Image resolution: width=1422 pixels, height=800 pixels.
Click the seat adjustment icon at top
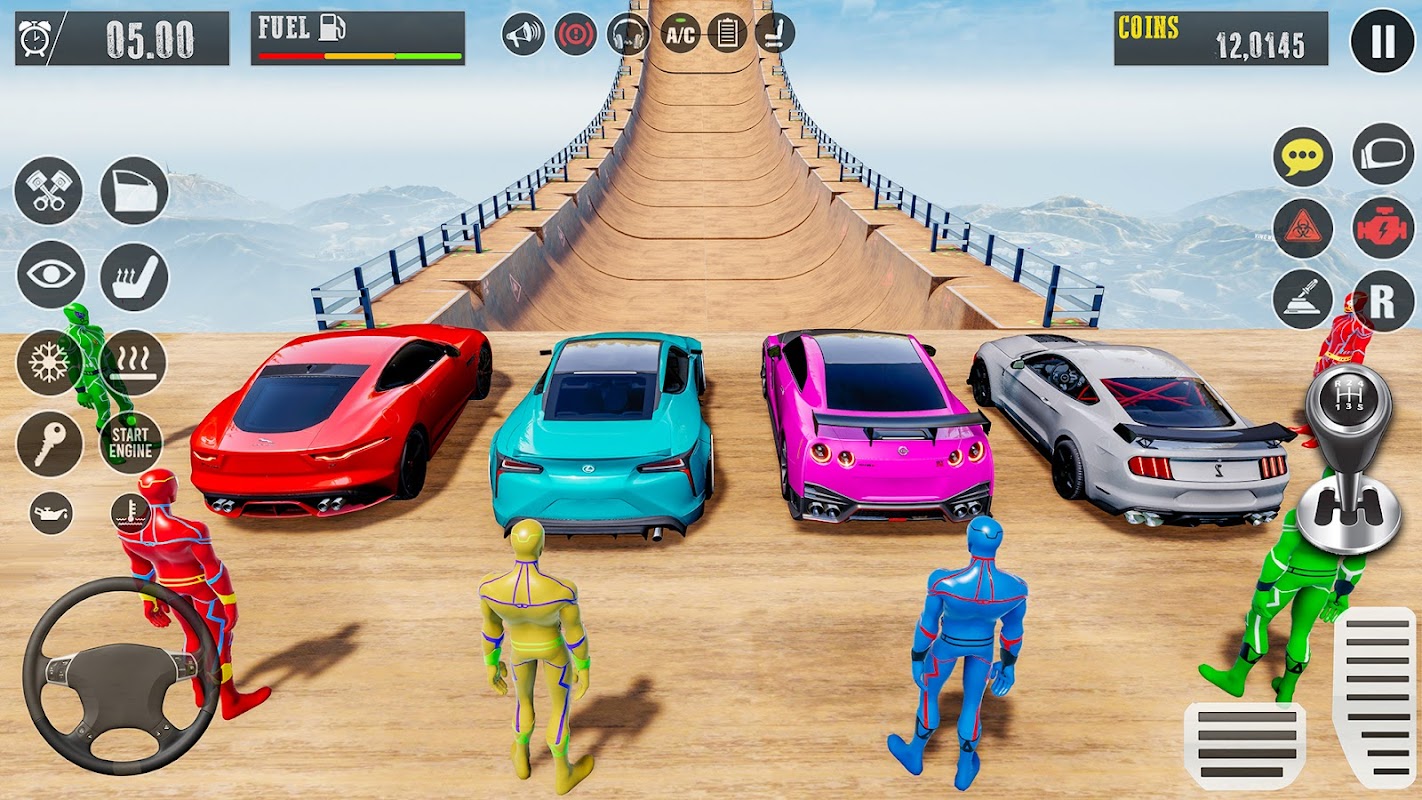pyautogui.click(x=775, y=34)
